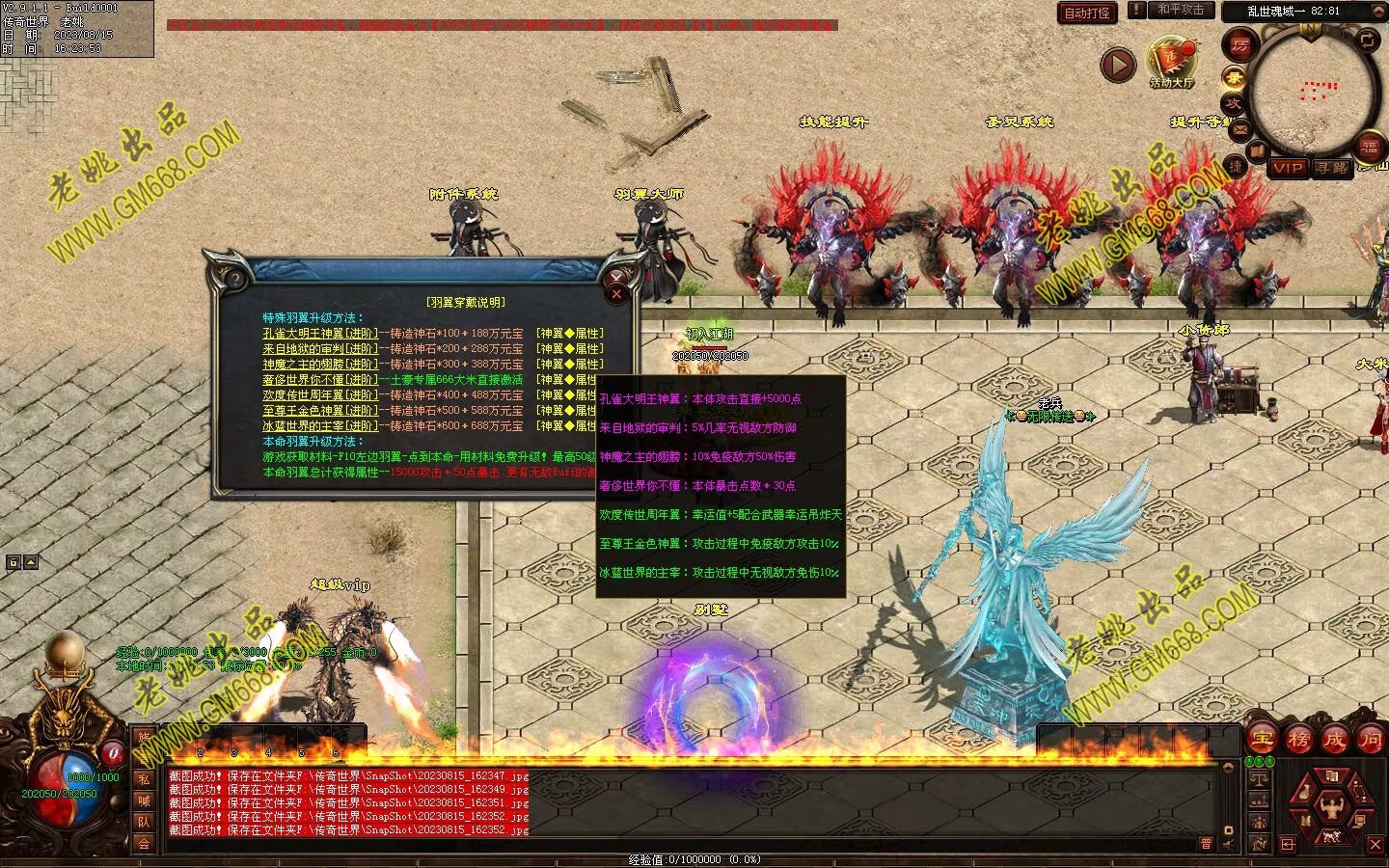Click the 自动打怪 auto-fight button
This screenshot has width=1389, height=868.
pyautogui.click(x=1087, y=13)
